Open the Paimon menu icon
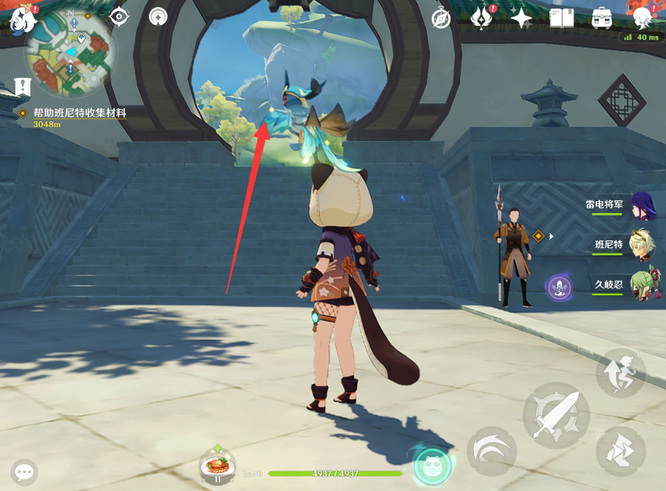The height and width of the screenshot is (491, 666). [17, 17]
